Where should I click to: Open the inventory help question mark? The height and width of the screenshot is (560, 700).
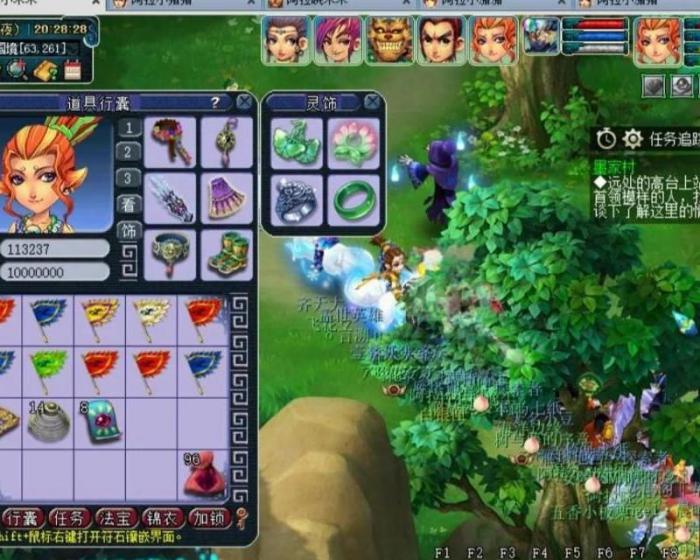pyautogui.click(x=214, y=102)
